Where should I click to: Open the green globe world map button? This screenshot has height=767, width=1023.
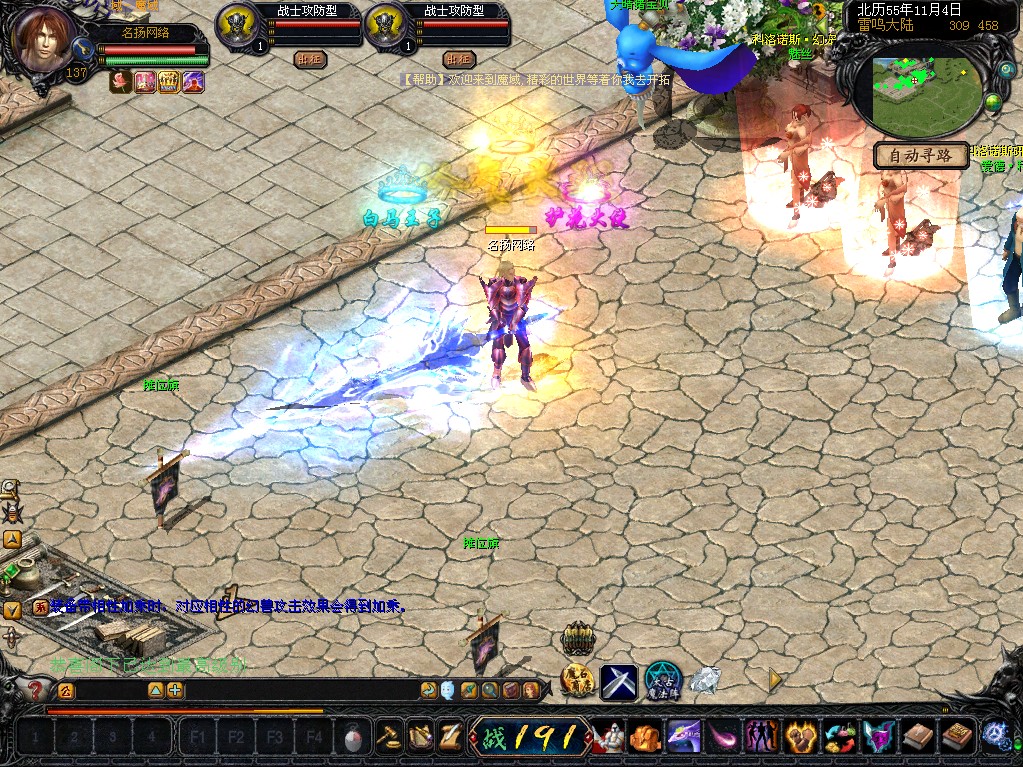[x=993, y=101]
